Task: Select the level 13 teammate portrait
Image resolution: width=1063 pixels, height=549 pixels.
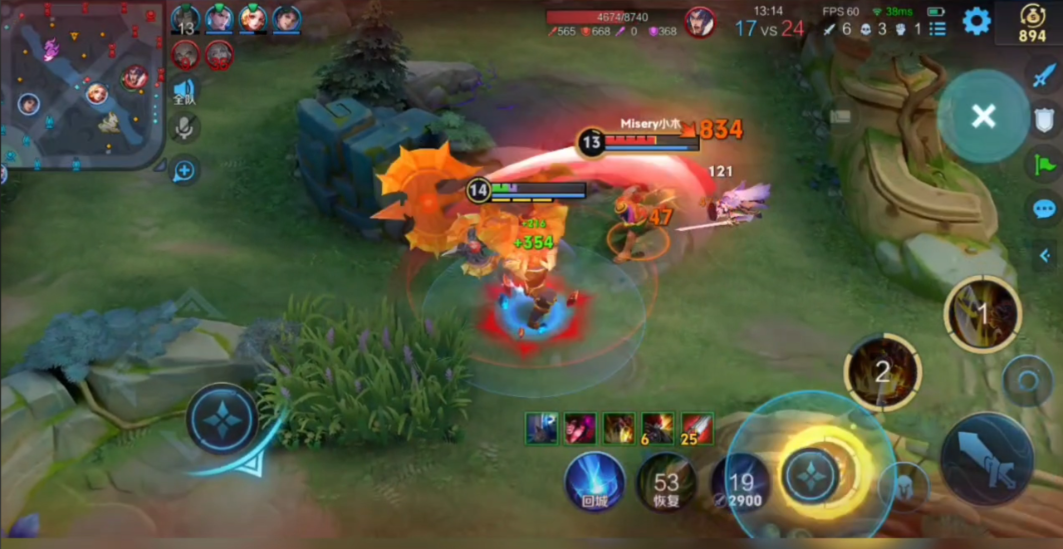Action: 185,19
